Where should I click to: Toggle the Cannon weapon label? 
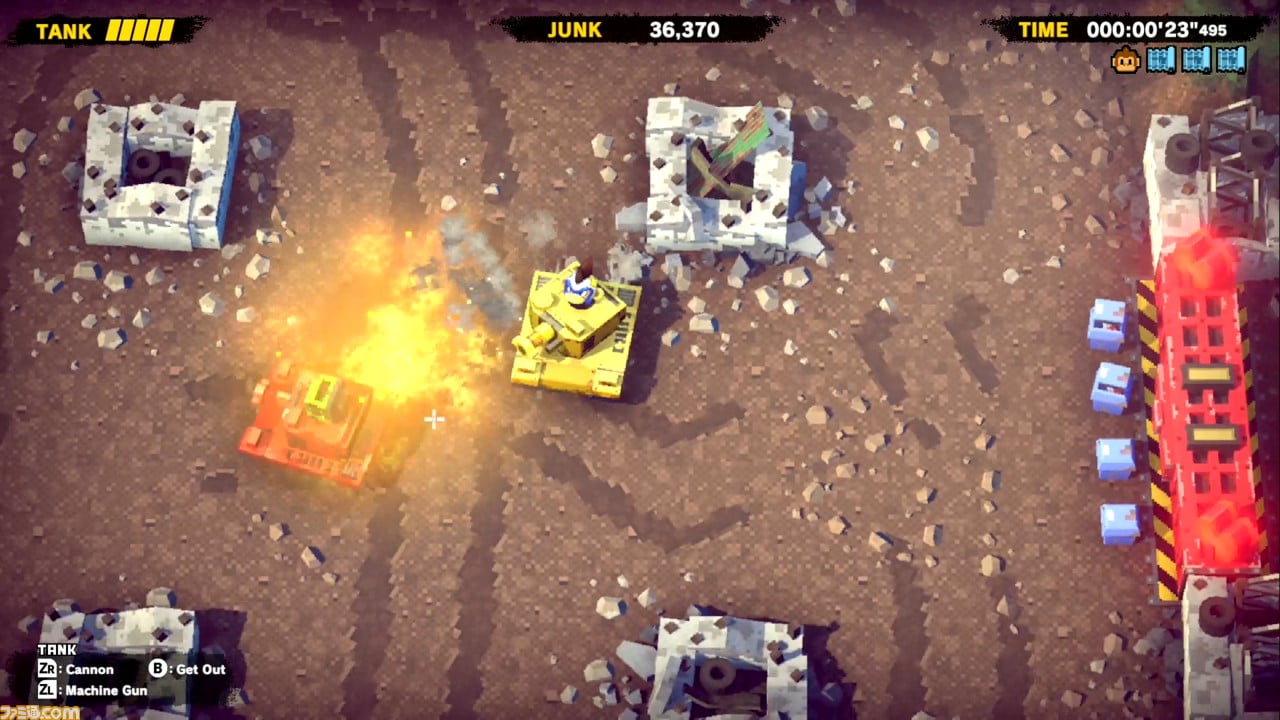[89, 669]
